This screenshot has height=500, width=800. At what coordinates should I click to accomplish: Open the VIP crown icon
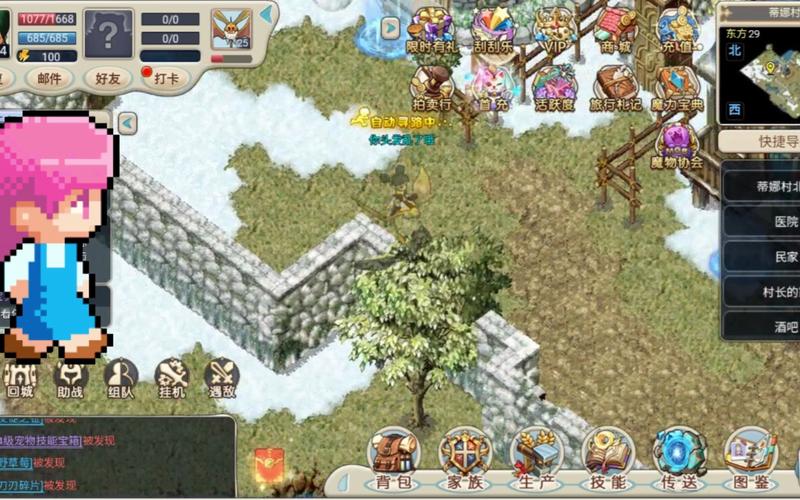(x=555, y=30)
